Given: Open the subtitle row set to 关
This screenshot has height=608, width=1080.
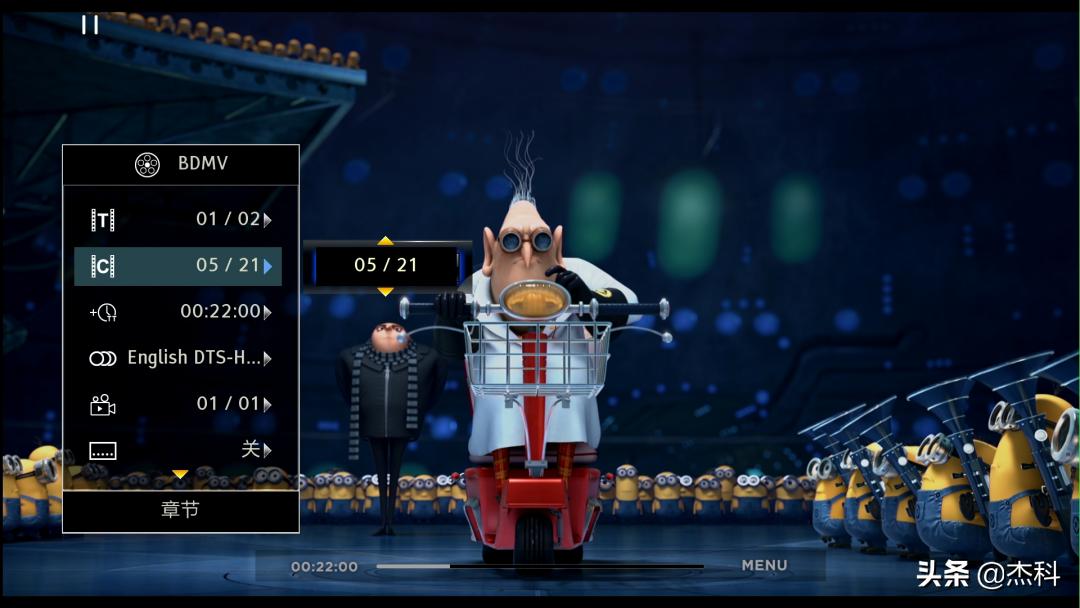Looking at the screenshot, I should coord(180,450).
